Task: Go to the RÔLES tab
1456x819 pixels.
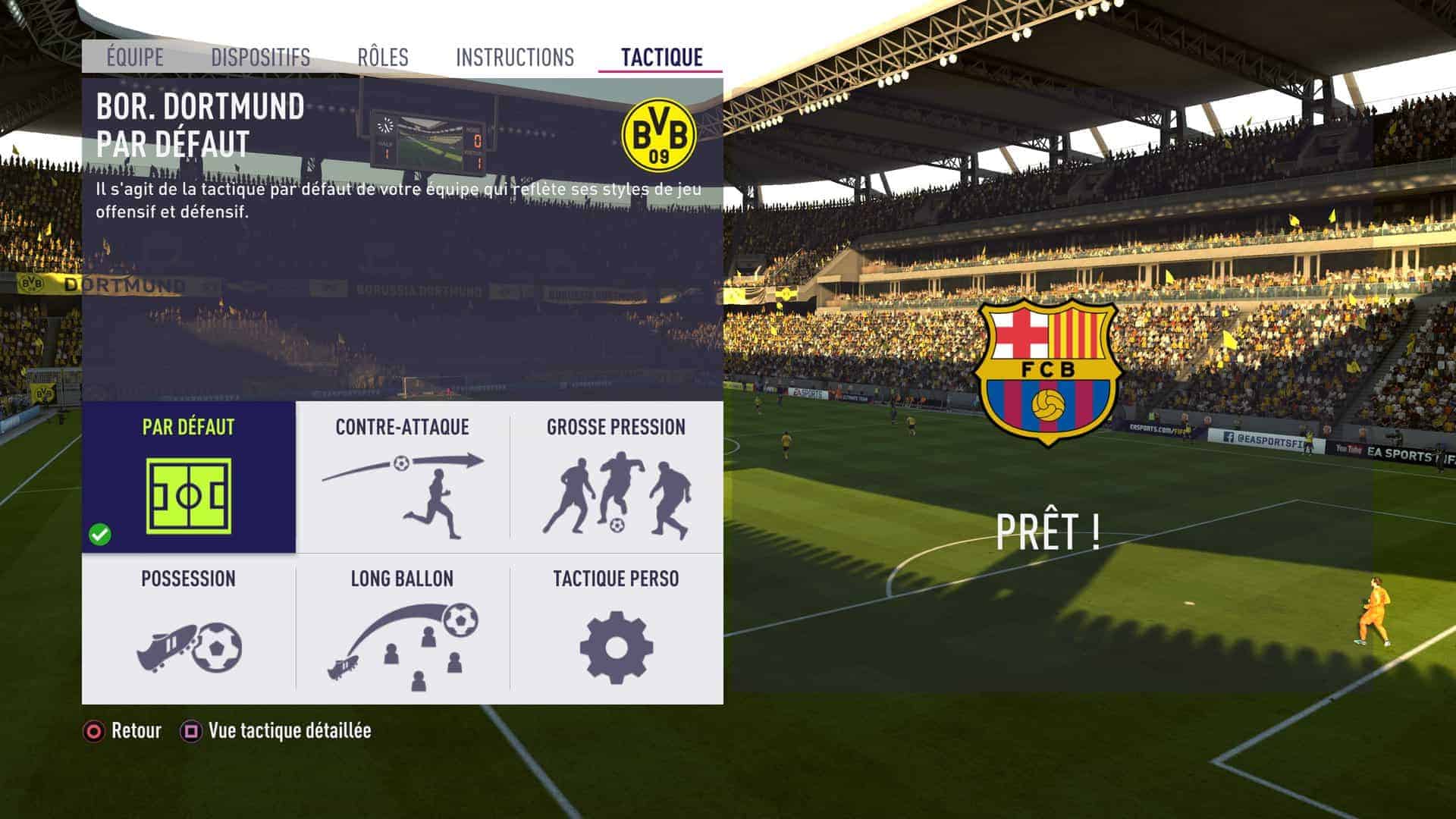Action: [383, 58]
